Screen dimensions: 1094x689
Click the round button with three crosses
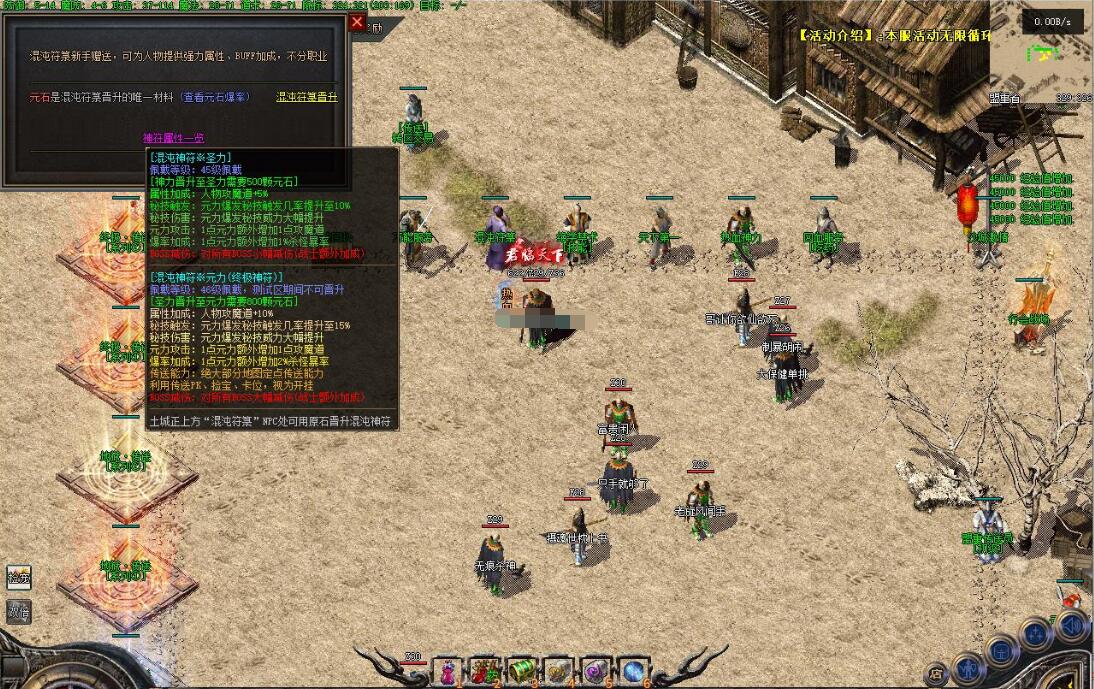coord(1036,632)
